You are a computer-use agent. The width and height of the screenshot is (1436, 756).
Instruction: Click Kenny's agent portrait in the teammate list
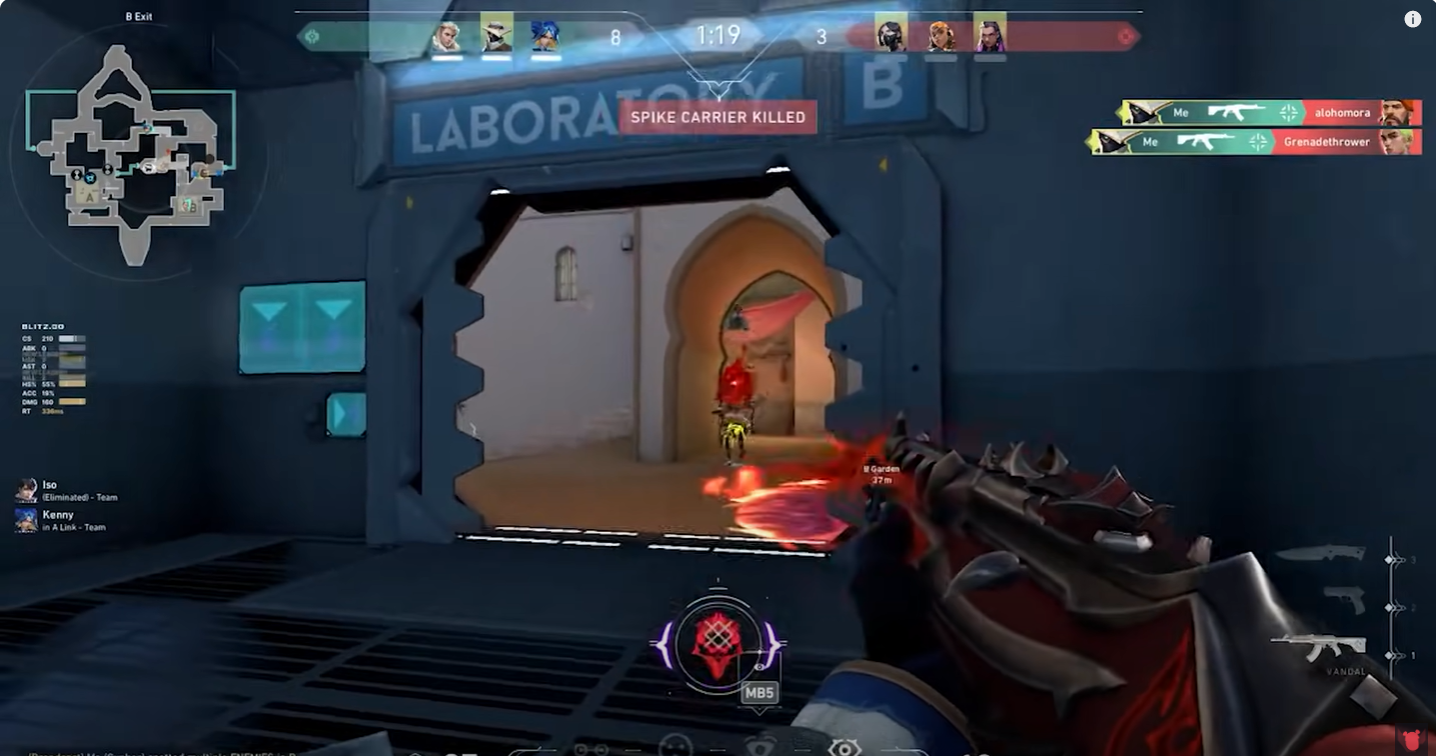pyautogui.click(x=25, y=519)
